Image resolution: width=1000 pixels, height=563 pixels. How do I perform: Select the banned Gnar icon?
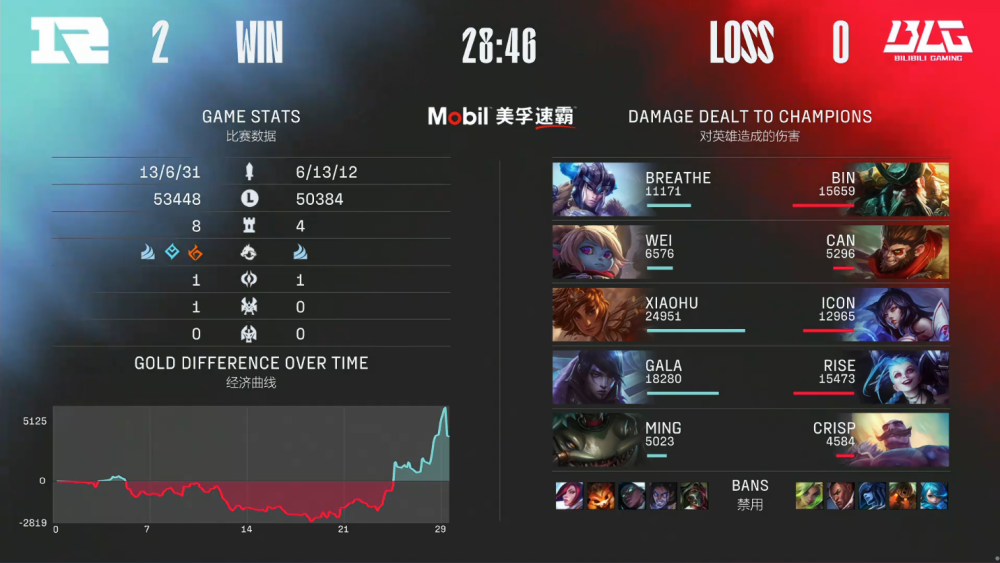[600, 496]
